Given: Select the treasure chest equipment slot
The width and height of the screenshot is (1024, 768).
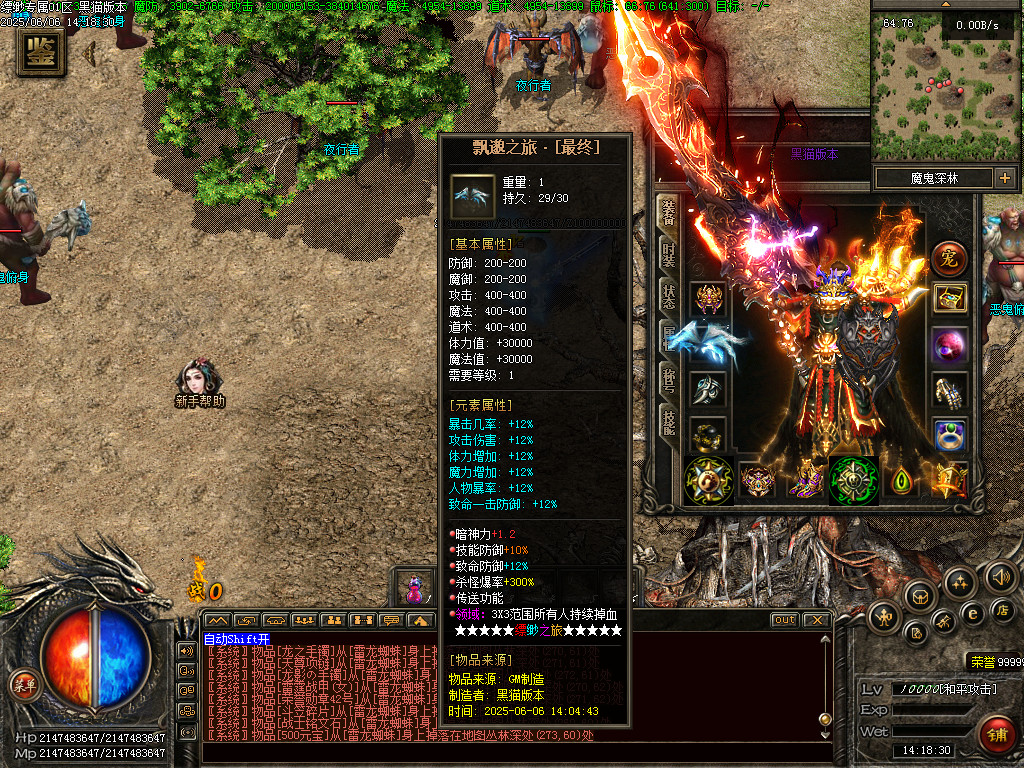Looking at the screenshot, I should [949, 298].
